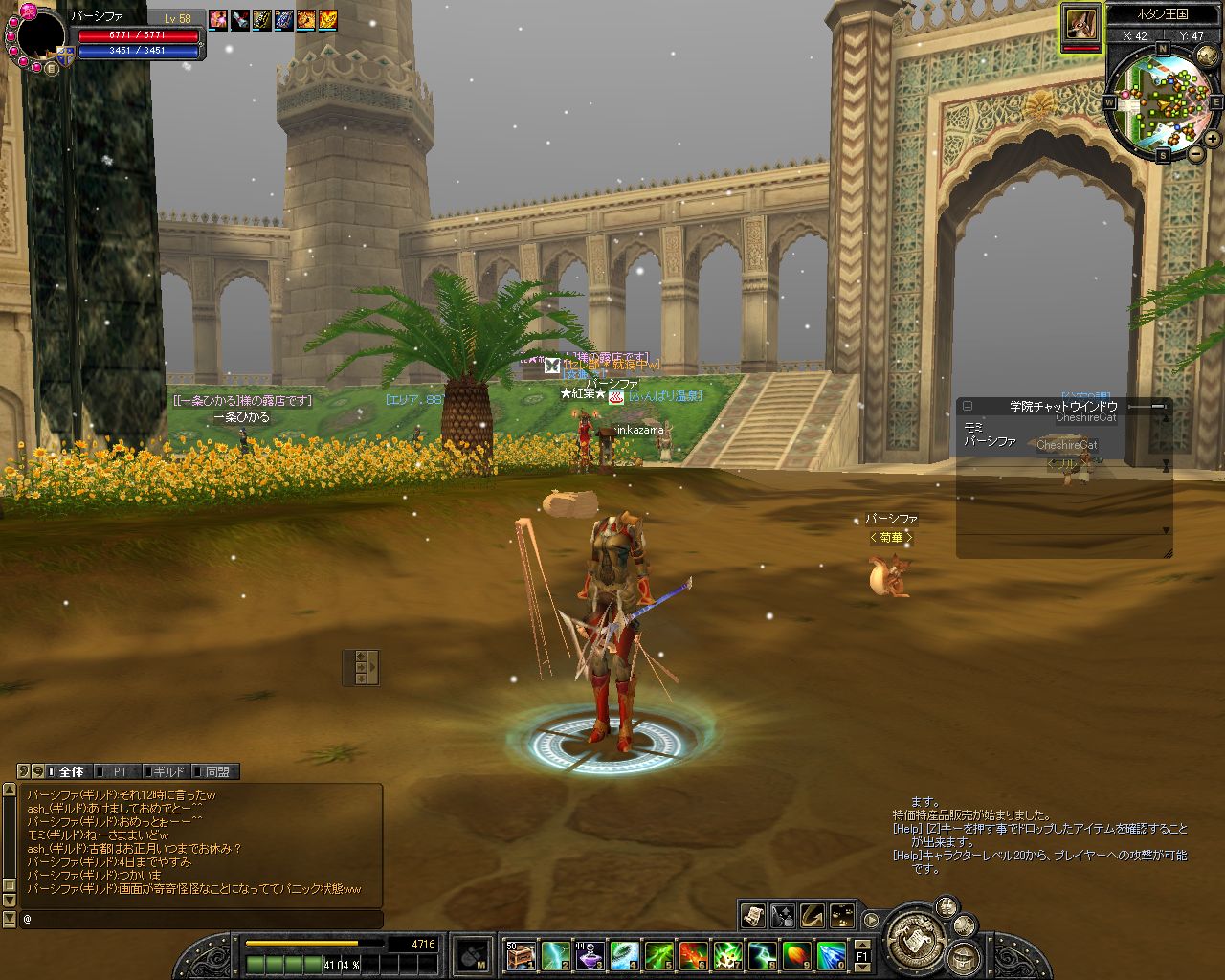1225x980 pixels.
Task: Switch to the PT chat tab
Action: click(x=120, y=771)
